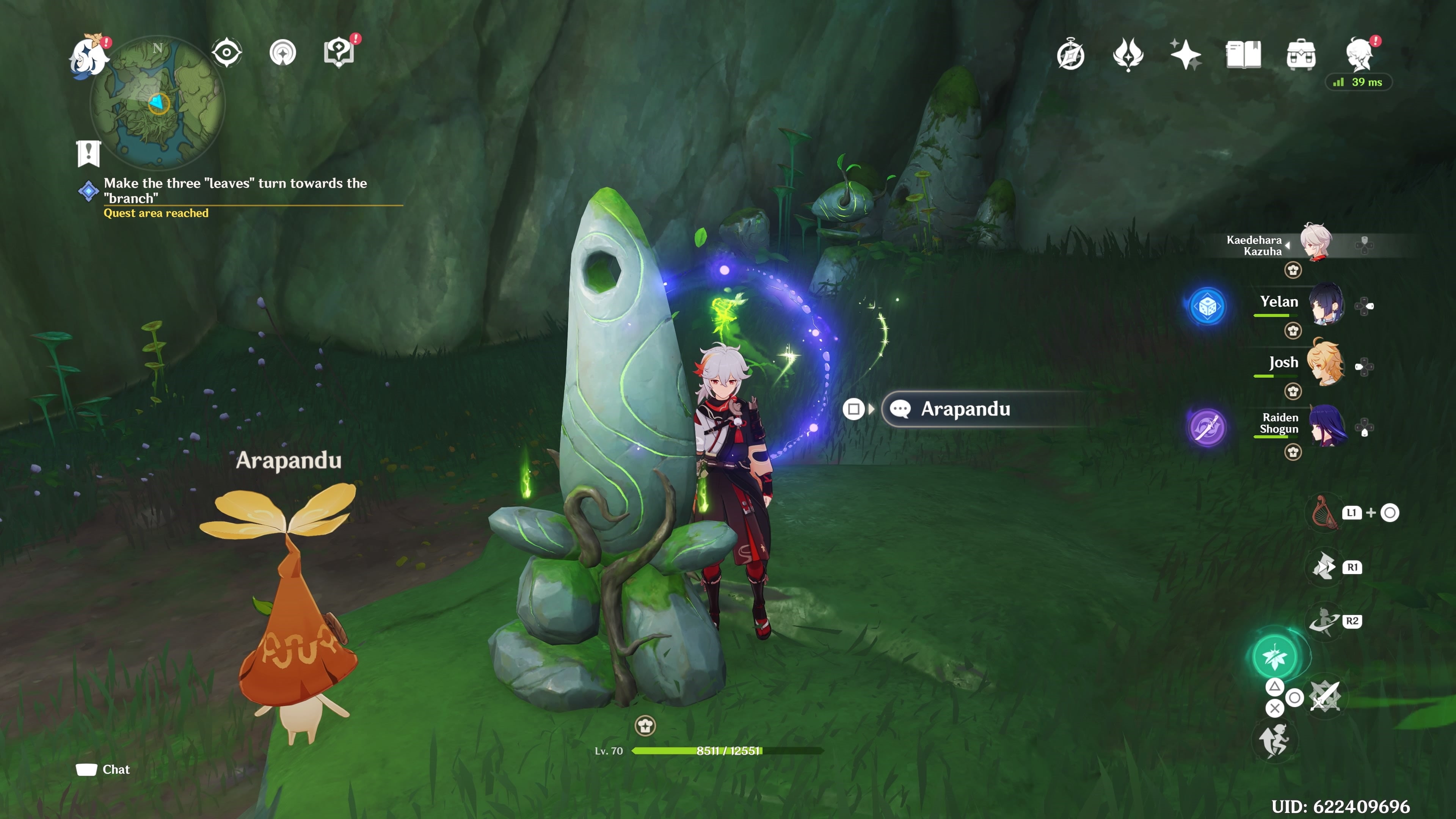Screen dimensions: 1456x819
Task: Open the character profile icon
Action: 1359,54
